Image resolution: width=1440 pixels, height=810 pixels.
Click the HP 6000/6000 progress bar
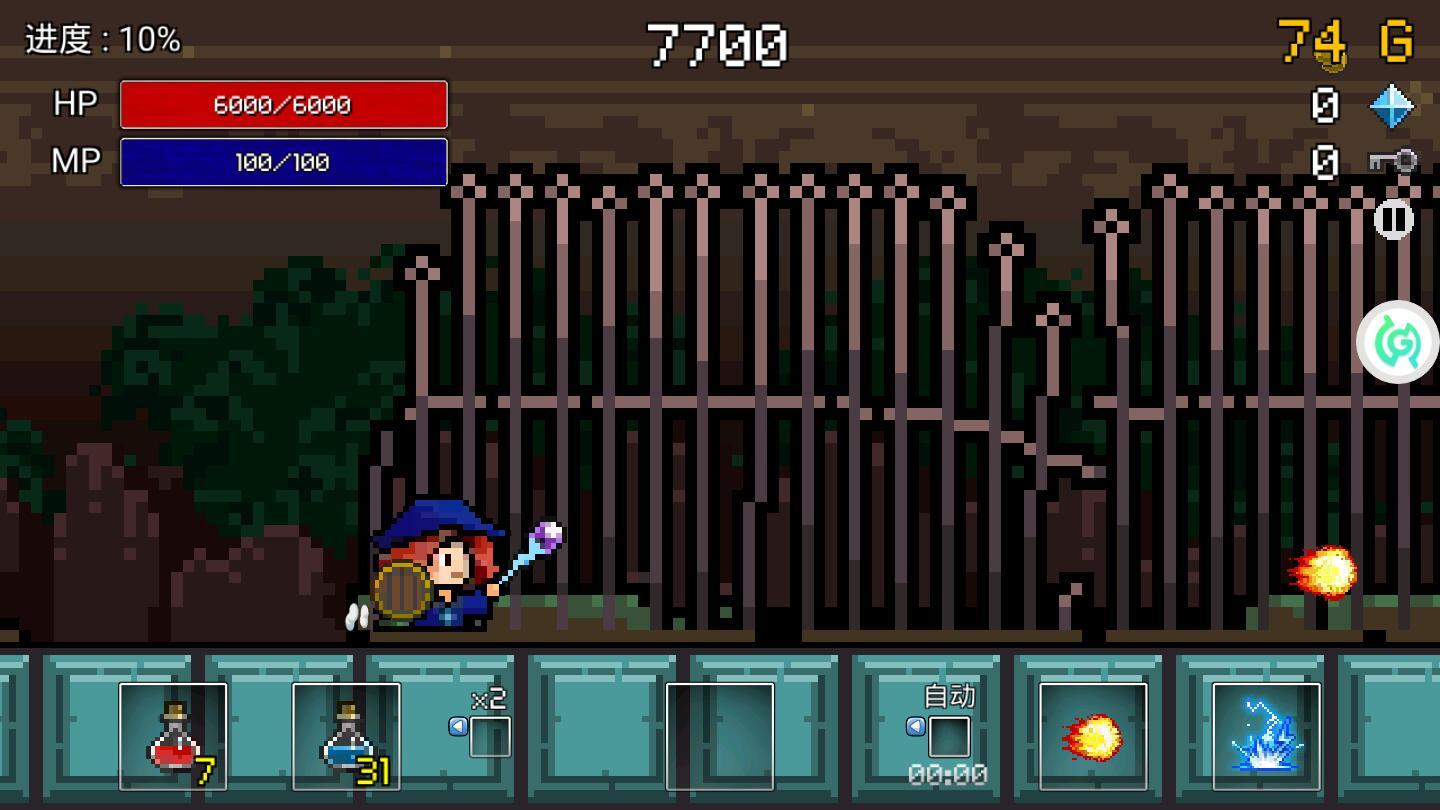click(x=283, y=104)
